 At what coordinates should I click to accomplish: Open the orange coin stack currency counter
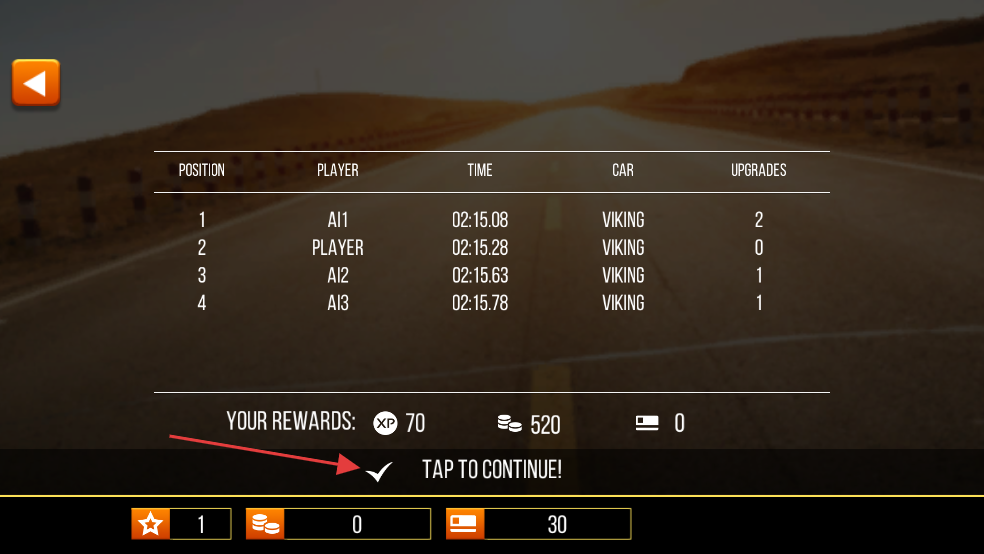click(338, 524)
